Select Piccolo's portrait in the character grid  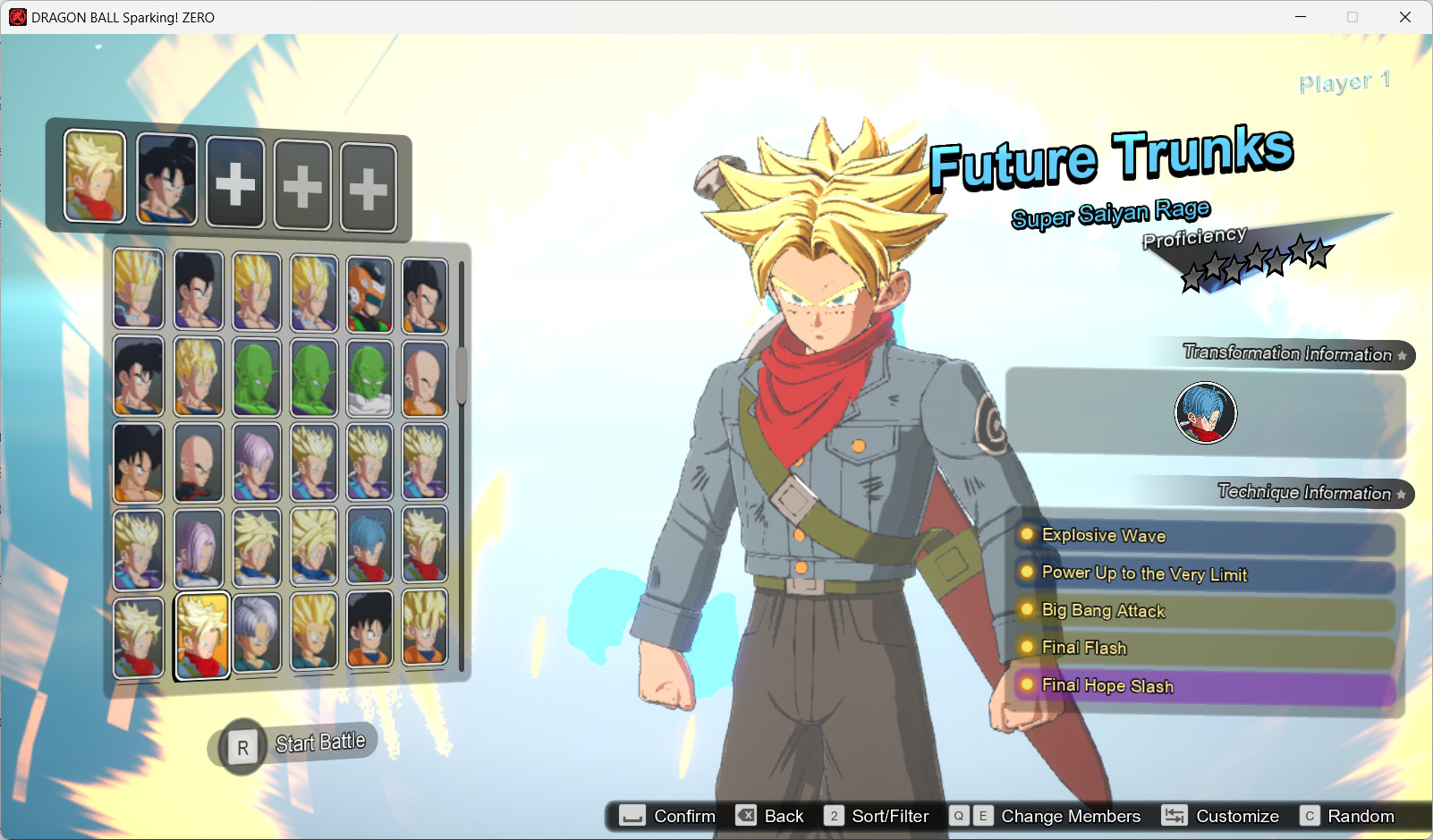coord(257,378)
